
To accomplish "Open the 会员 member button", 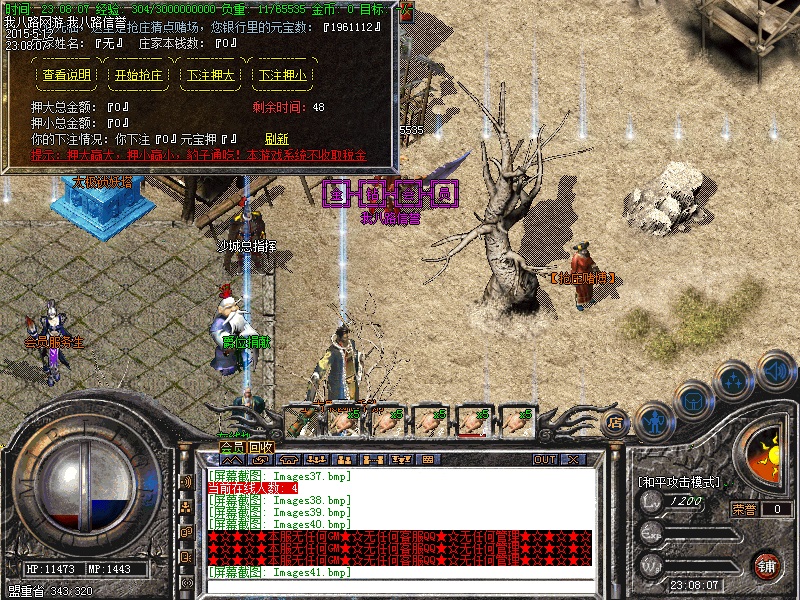I will (232, 446).
